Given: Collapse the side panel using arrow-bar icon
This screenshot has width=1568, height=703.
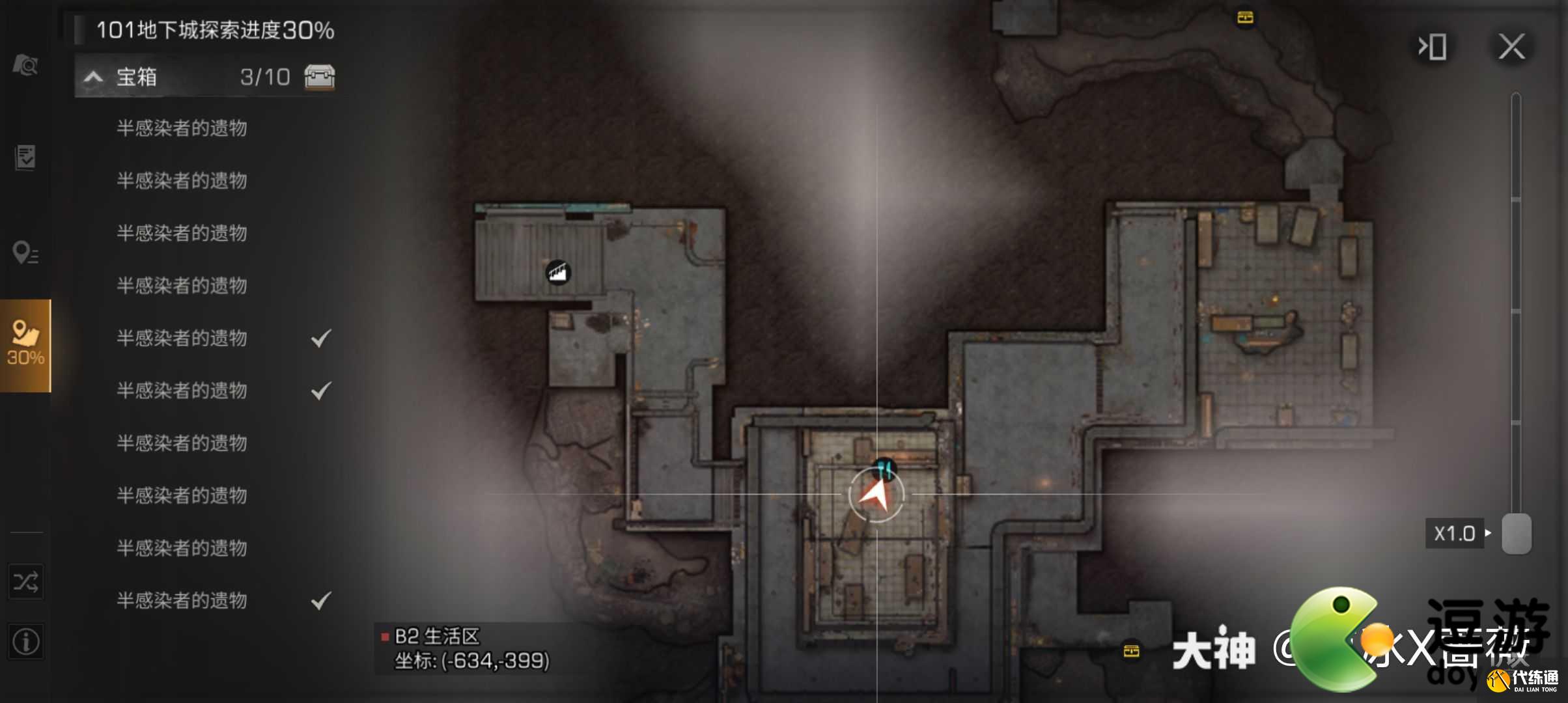Looking at the screenshot, I should coord(1433,47).
